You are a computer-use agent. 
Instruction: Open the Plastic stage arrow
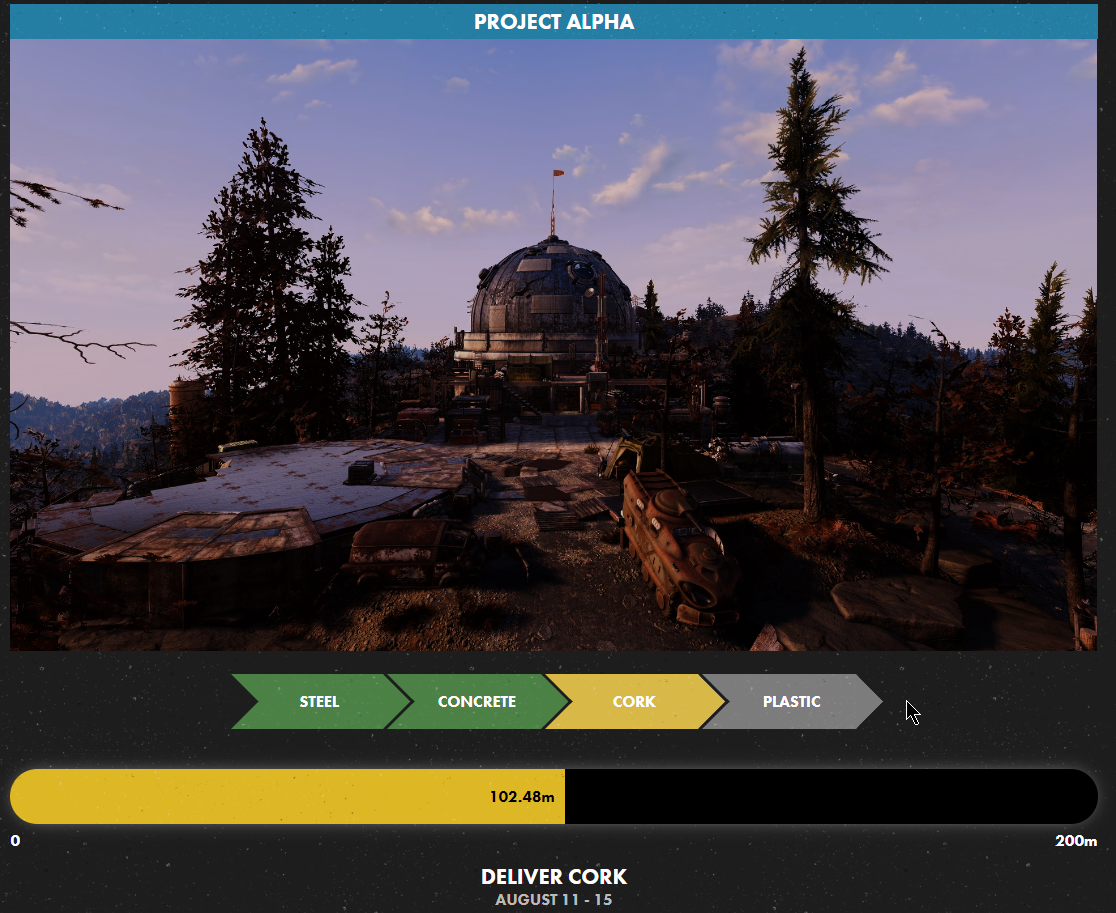[x=791, y=701]
